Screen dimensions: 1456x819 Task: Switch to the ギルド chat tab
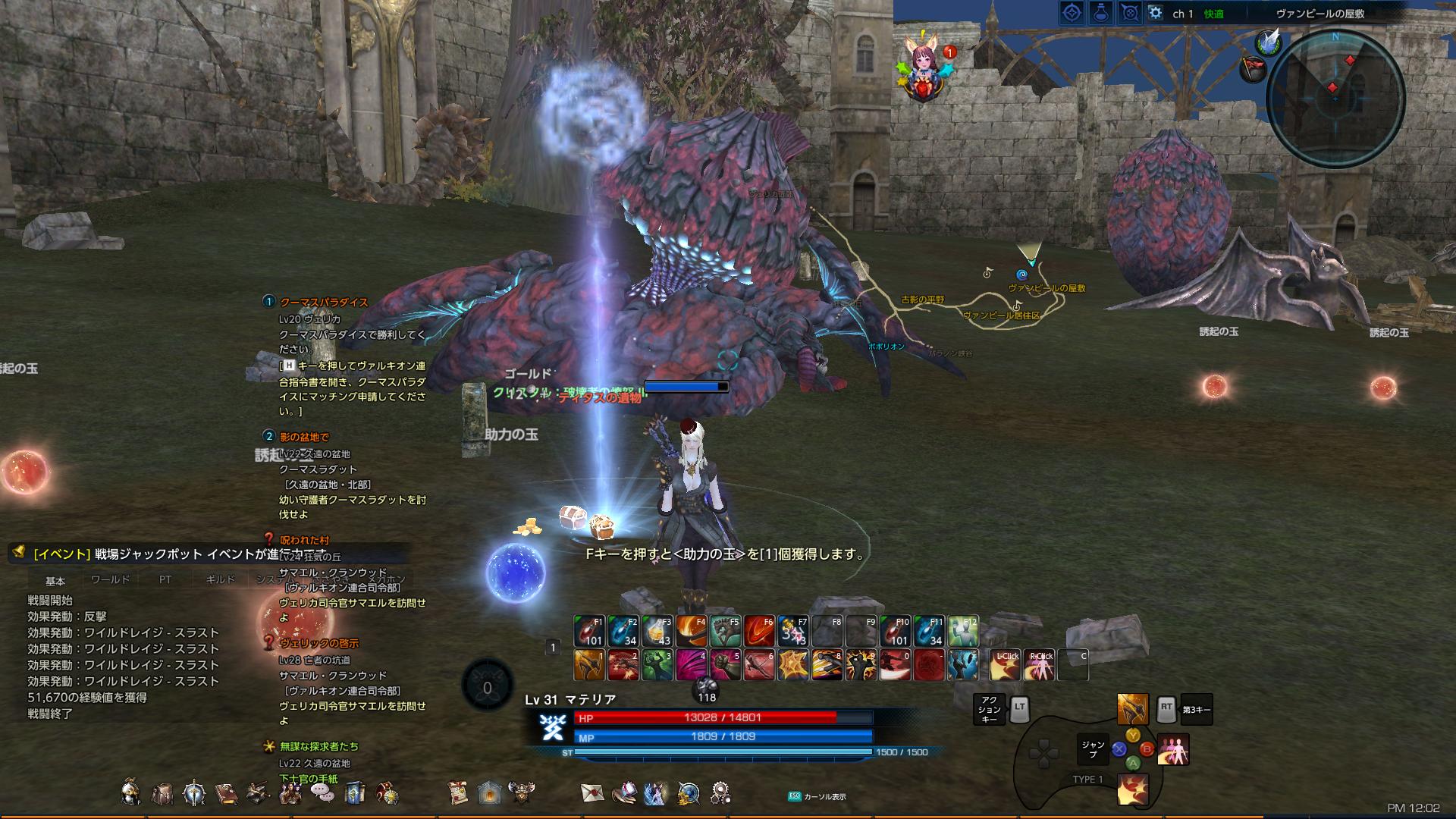click(219, 579)
